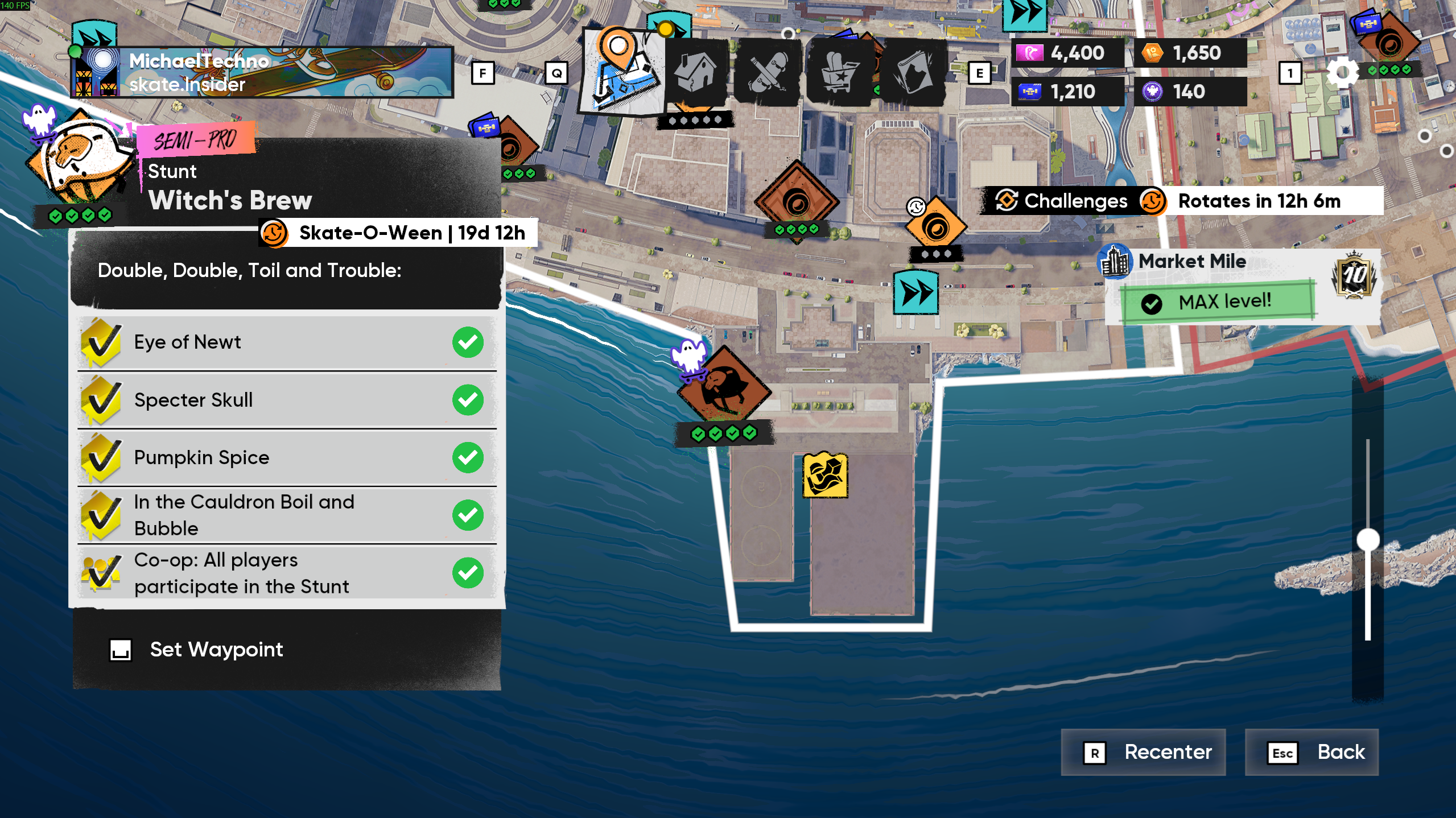Click the teal fast travel marker by the road
Viewport: 1456px width, 818px height.
point(915,293)
